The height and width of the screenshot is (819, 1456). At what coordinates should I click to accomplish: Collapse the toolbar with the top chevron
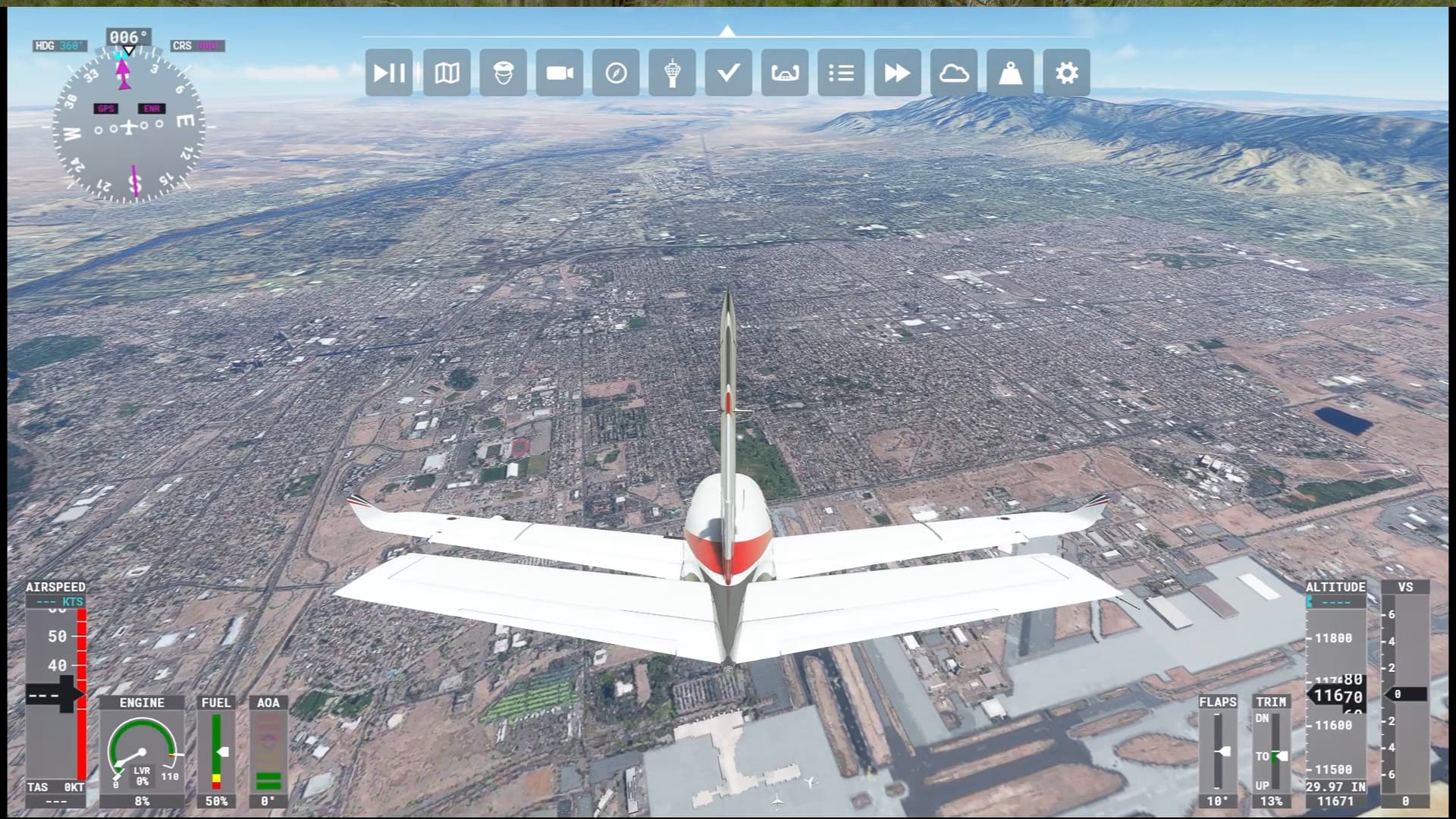(x=728, y=30)
